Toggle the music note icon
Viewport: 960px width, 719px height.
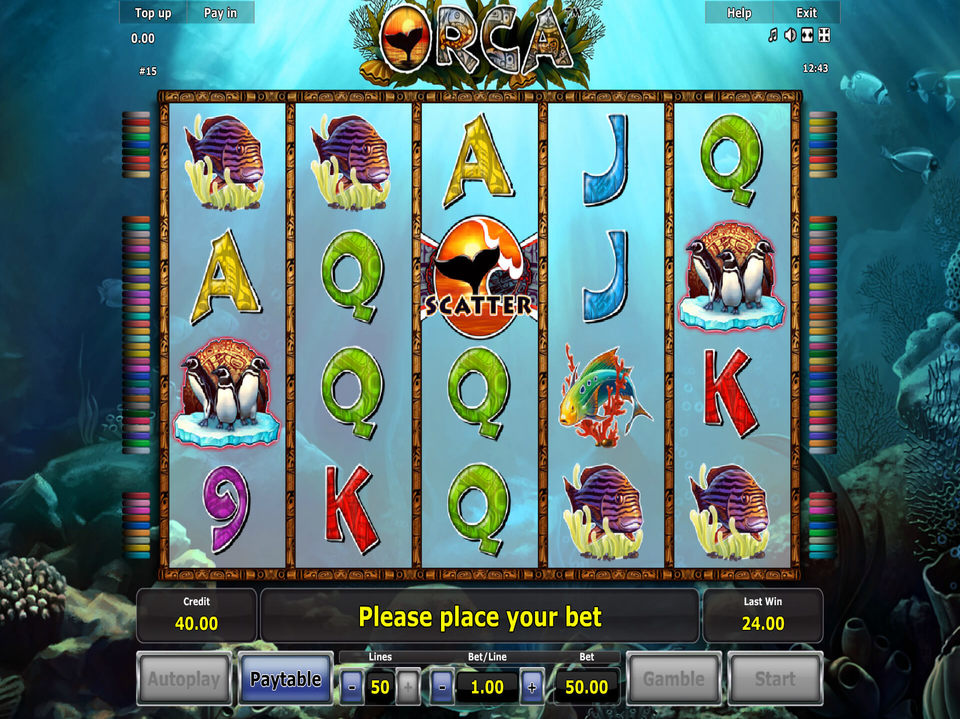[x=772, y=36]
